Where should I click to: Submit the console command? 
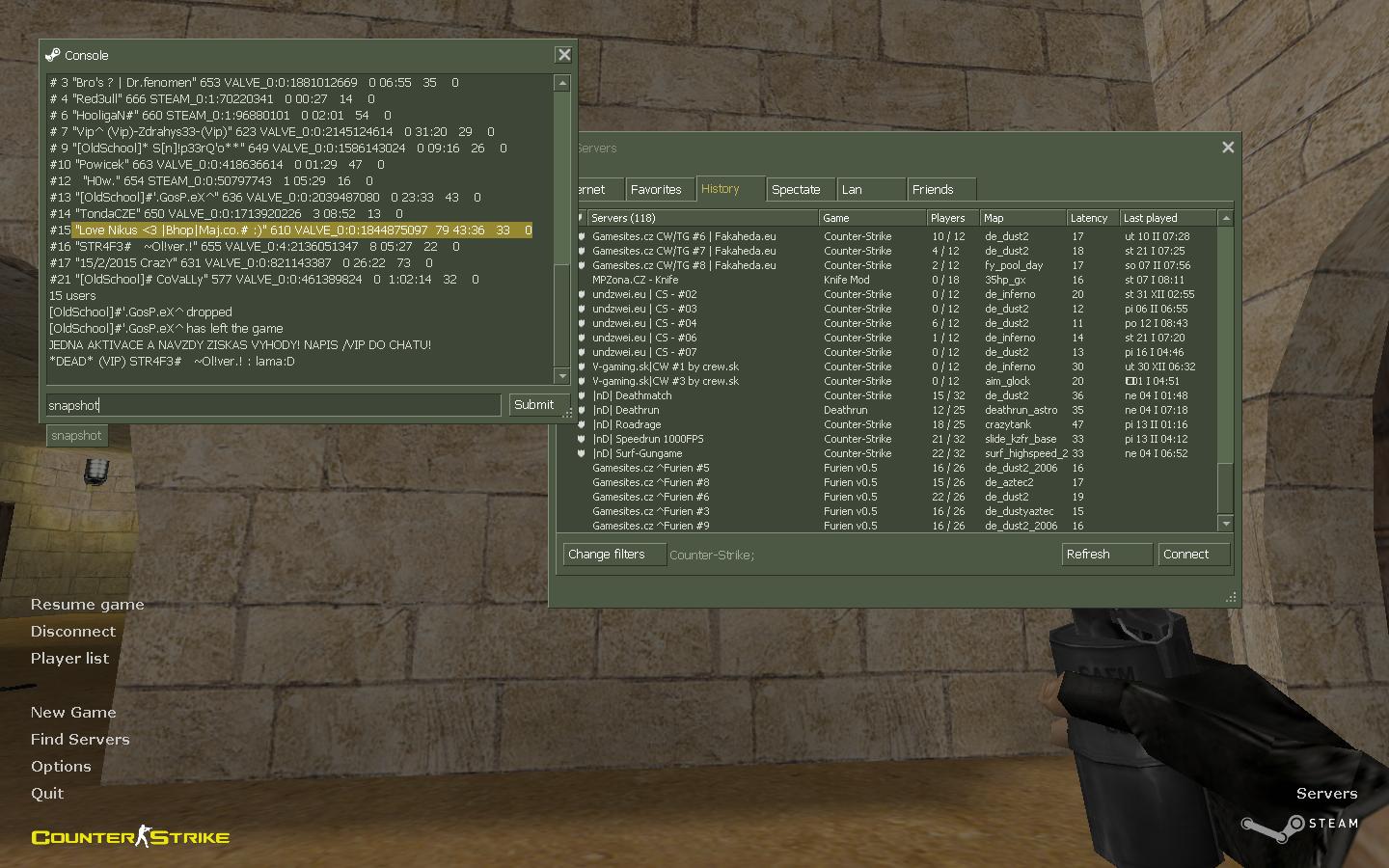tap(533, 405)
